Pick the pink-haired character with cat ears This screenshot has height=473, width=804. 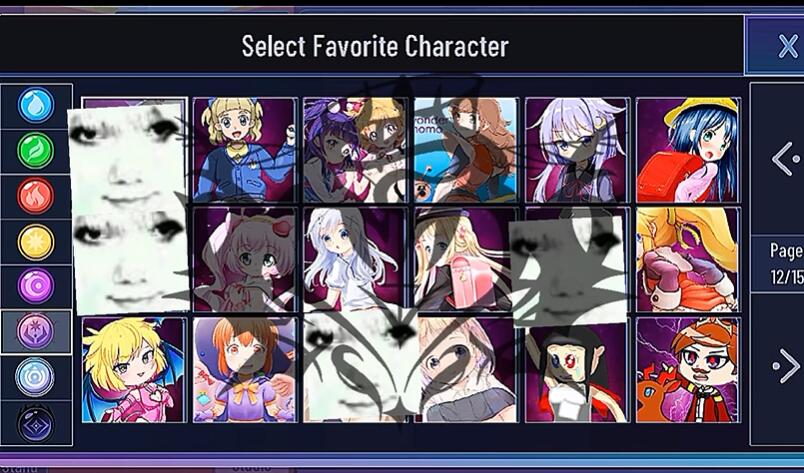(x=245, y=259)
